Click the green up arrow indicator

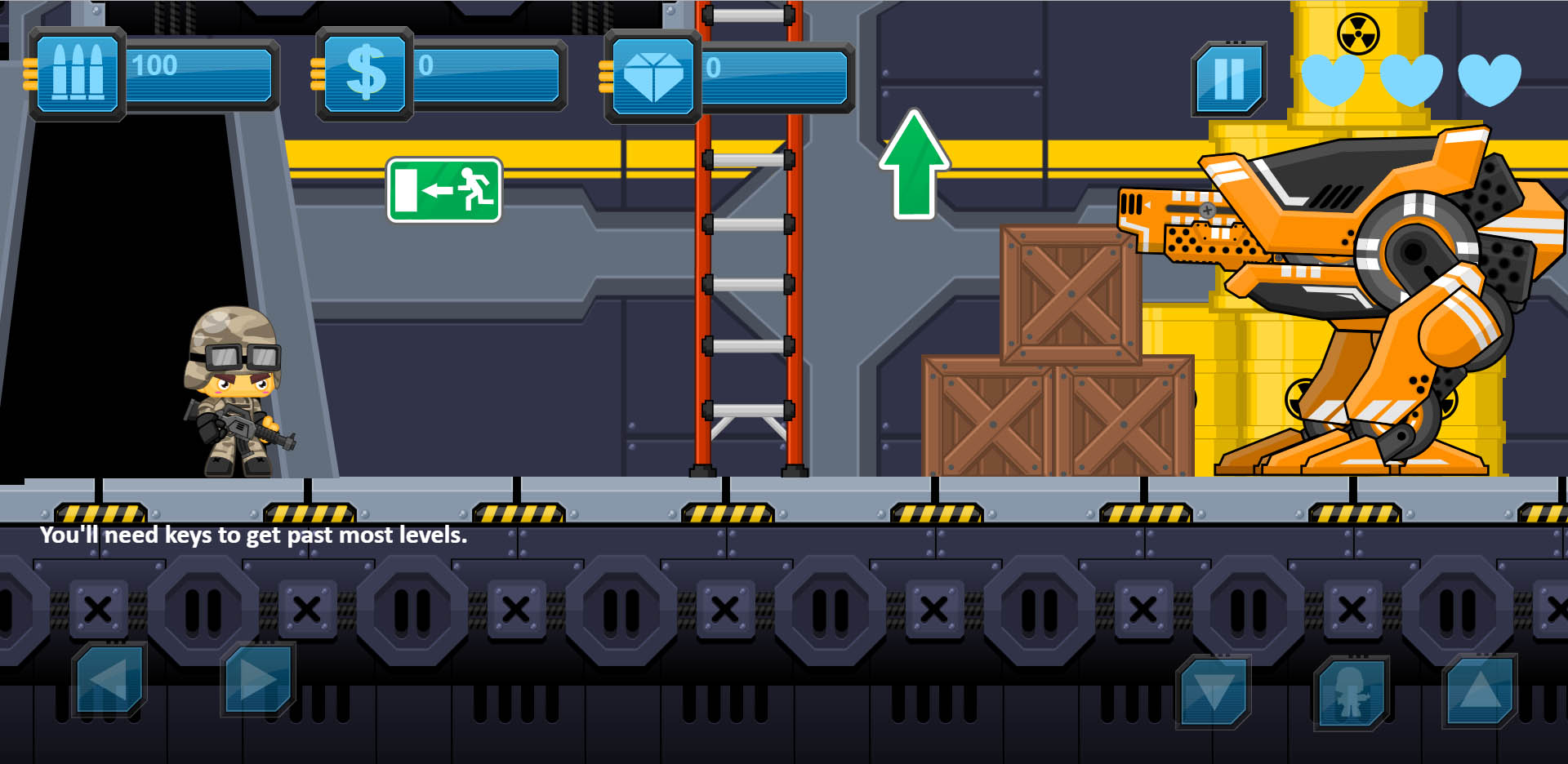pos(915,163)
